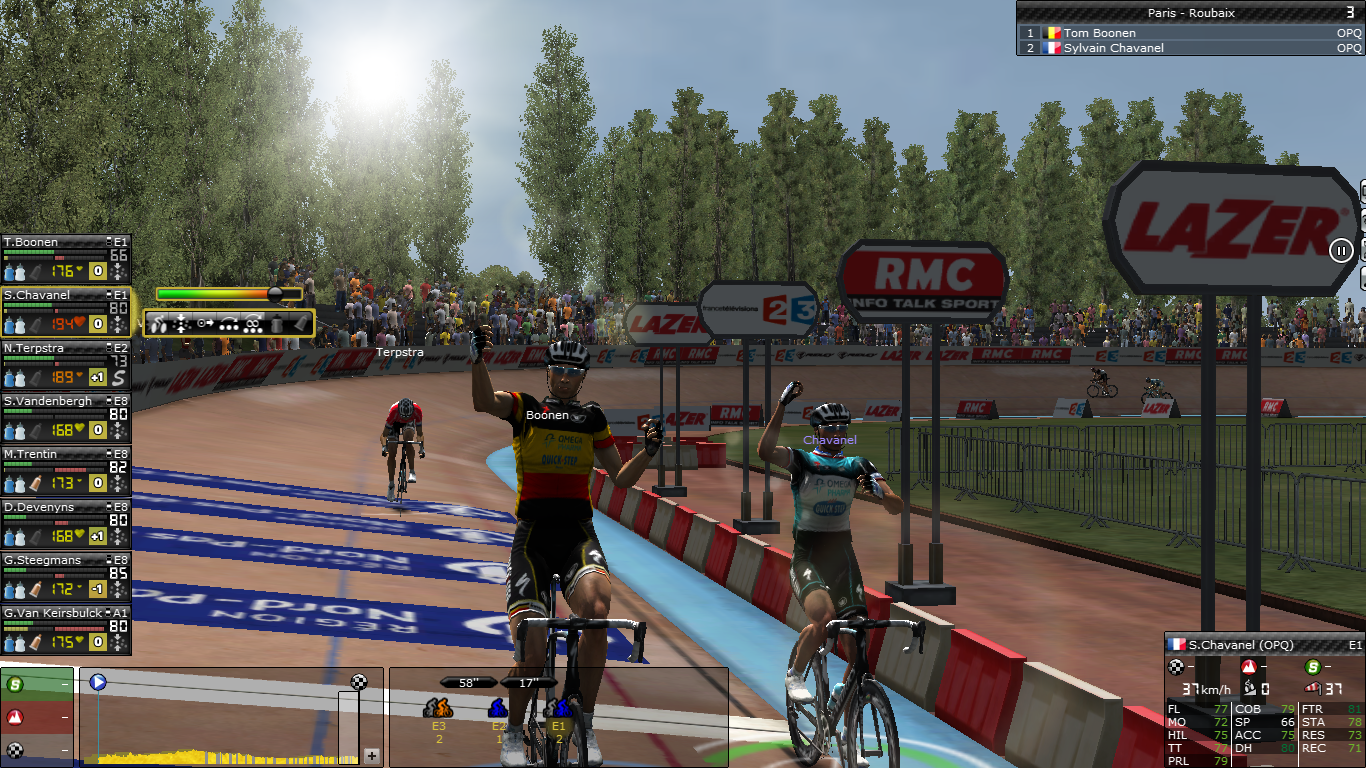This screenshot has height=768, width=1366.
Task: Click Tom Boonen in the results list
Action: [1099, 33]
